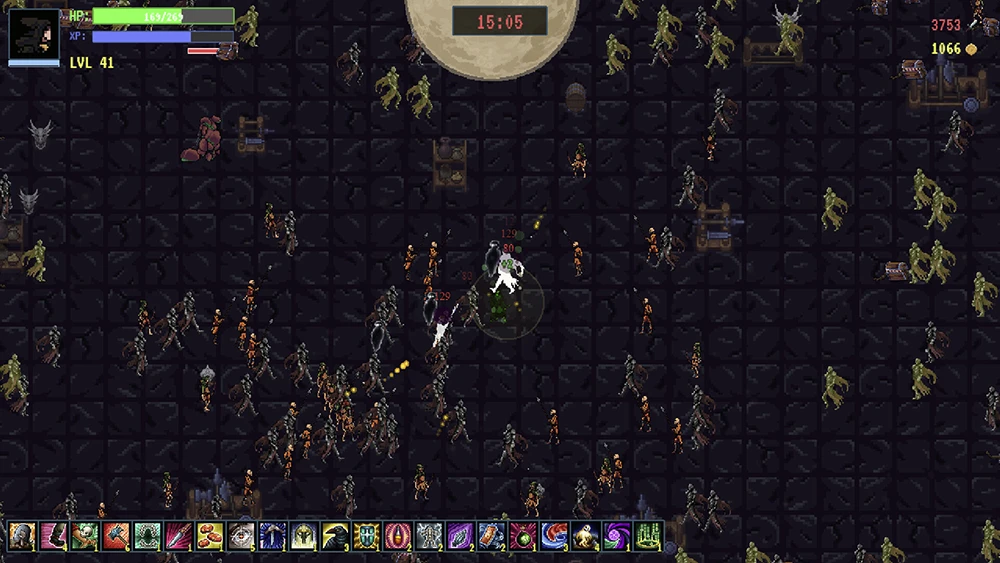Screen dimensions: 1000x563
Task: Choose the boot skill icon
Action: (53, 536)
